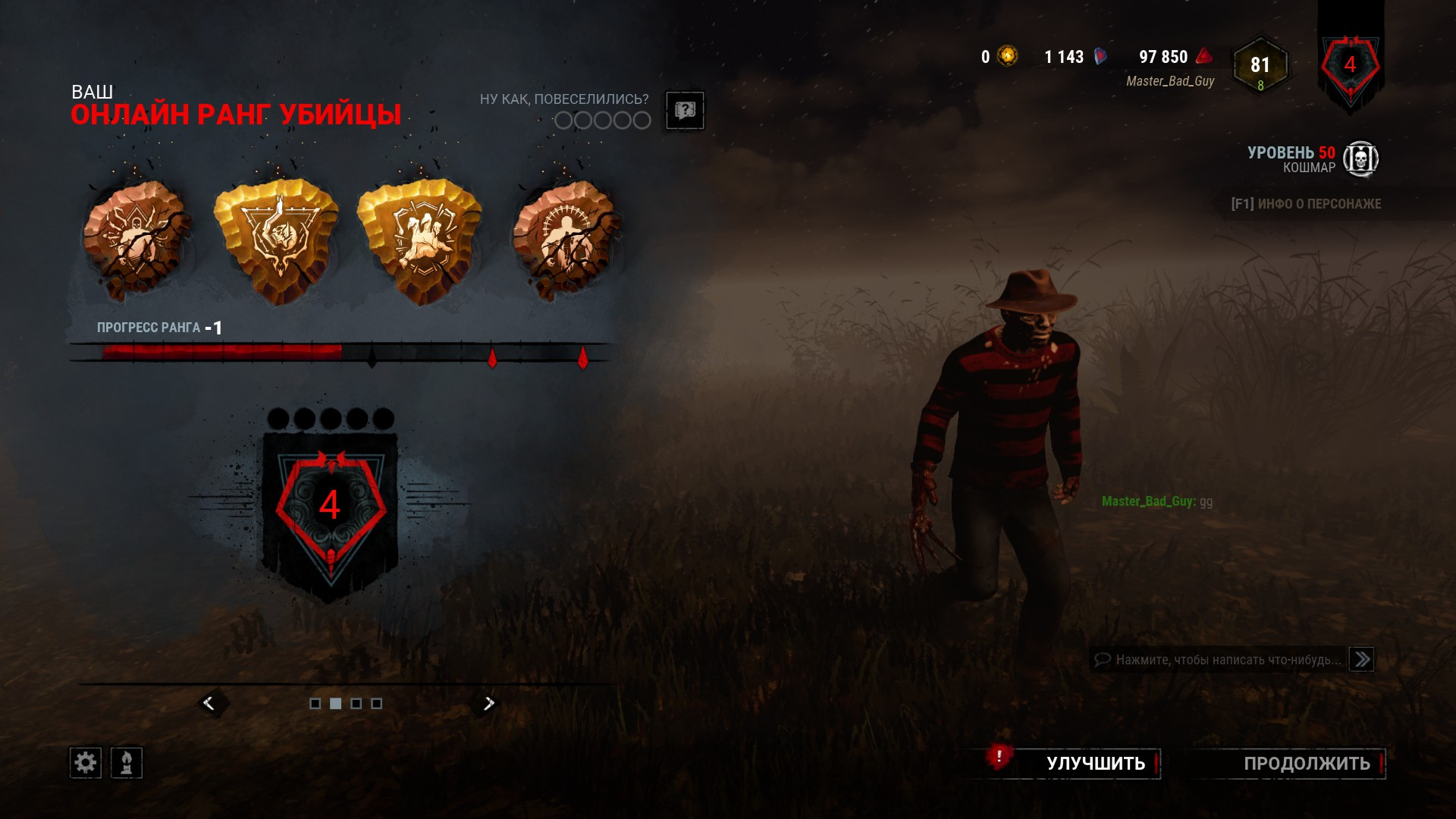1456x819 pixels.
Task: Pick the middle rating circle in the survey
Action: pyautogui.click(x=601, y=119)
